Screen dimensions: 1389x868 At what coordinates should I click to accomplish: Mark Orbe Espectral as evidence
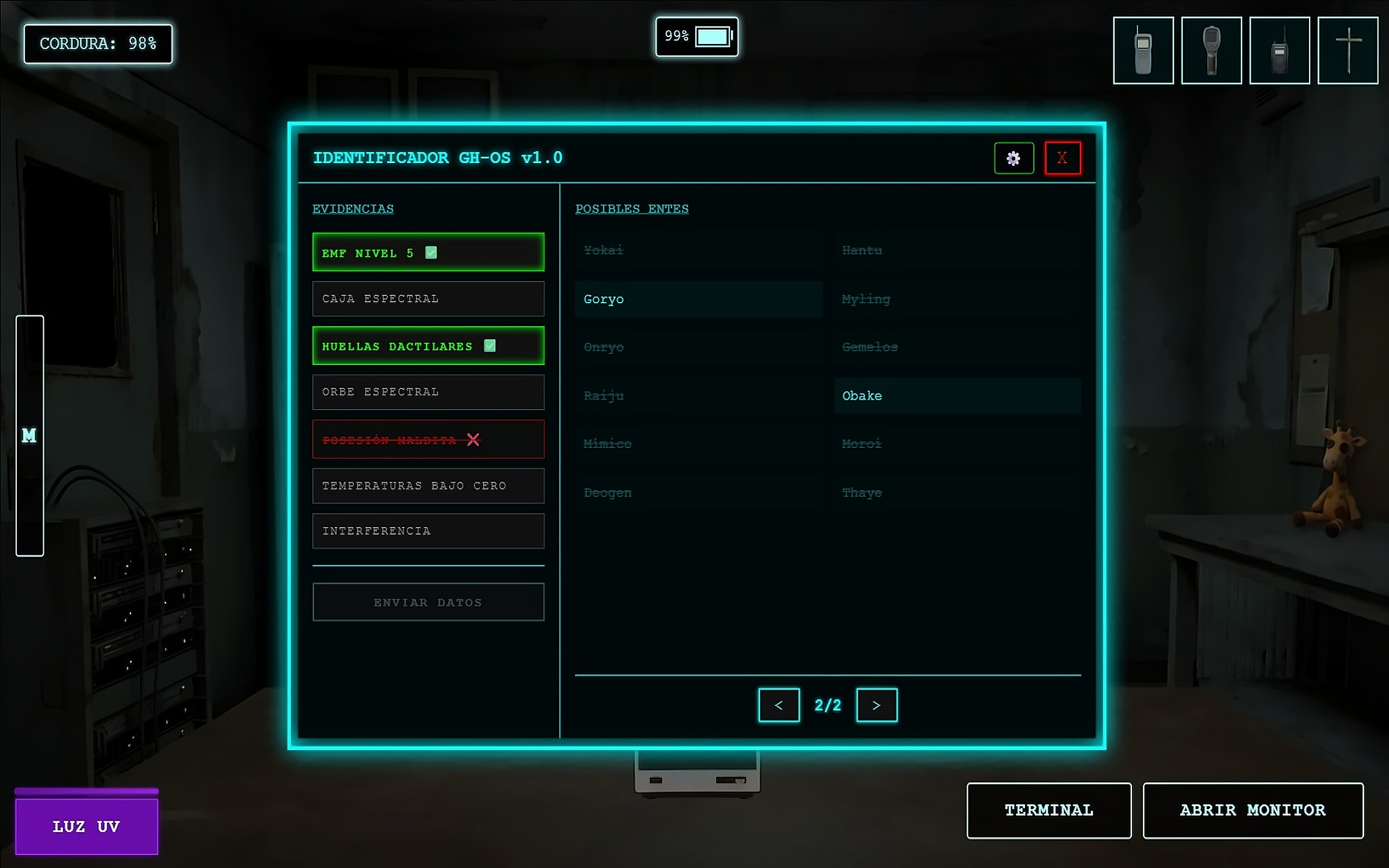tap(428, 392)
